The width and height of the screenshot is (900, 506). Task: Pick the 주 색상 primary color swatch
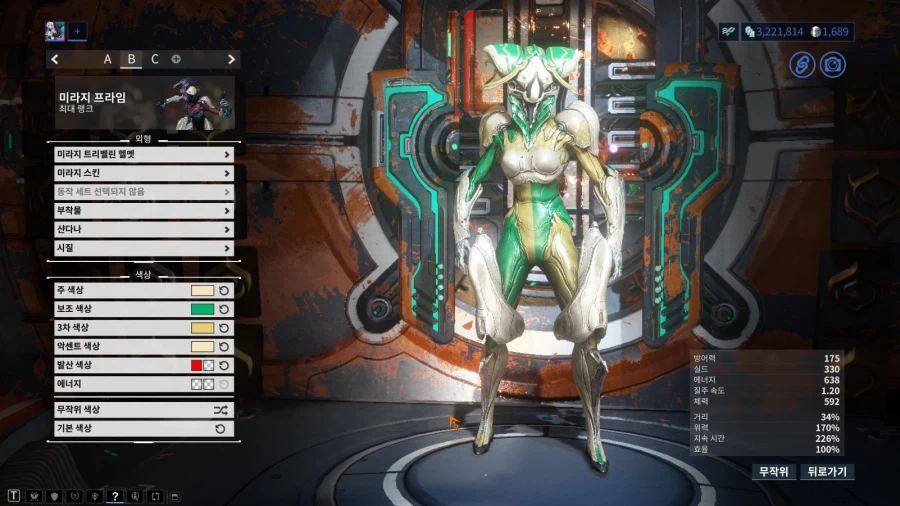coord(202,290)
